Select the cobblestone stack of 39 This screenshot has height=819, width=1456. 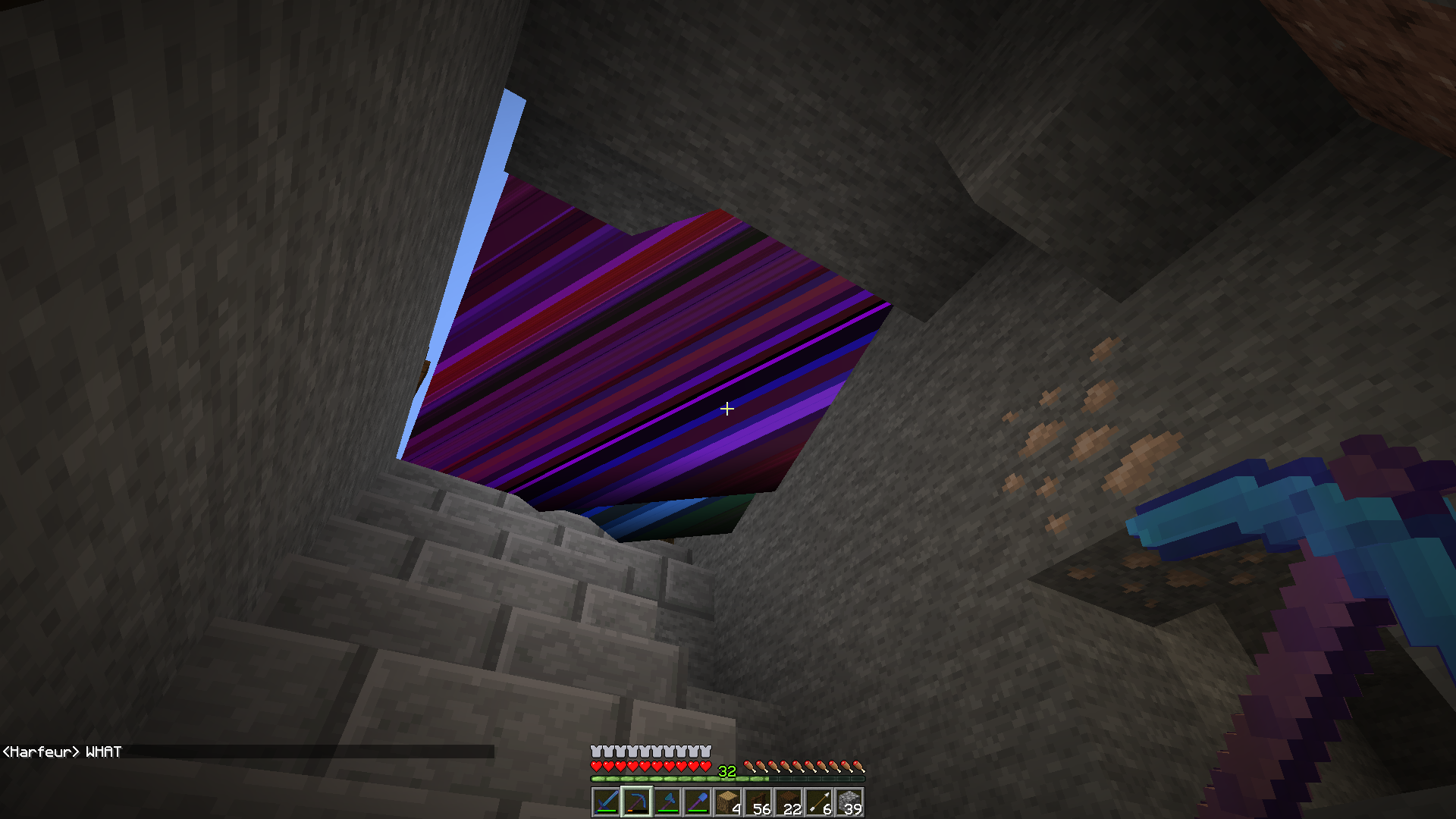tap(849, 802)
